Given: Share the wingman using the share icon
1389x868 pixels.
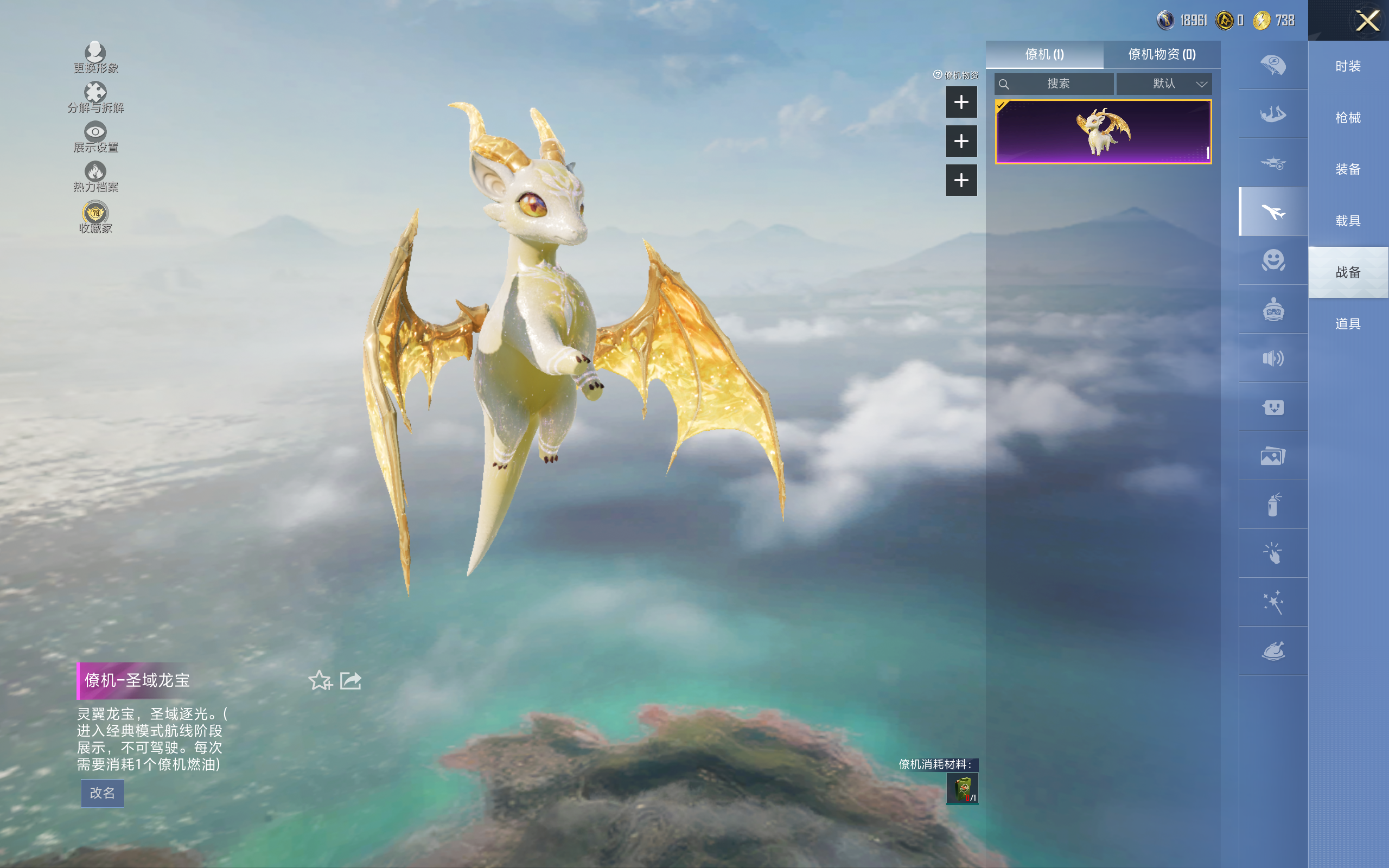Looking at the screenshot, I should point(351,680).
